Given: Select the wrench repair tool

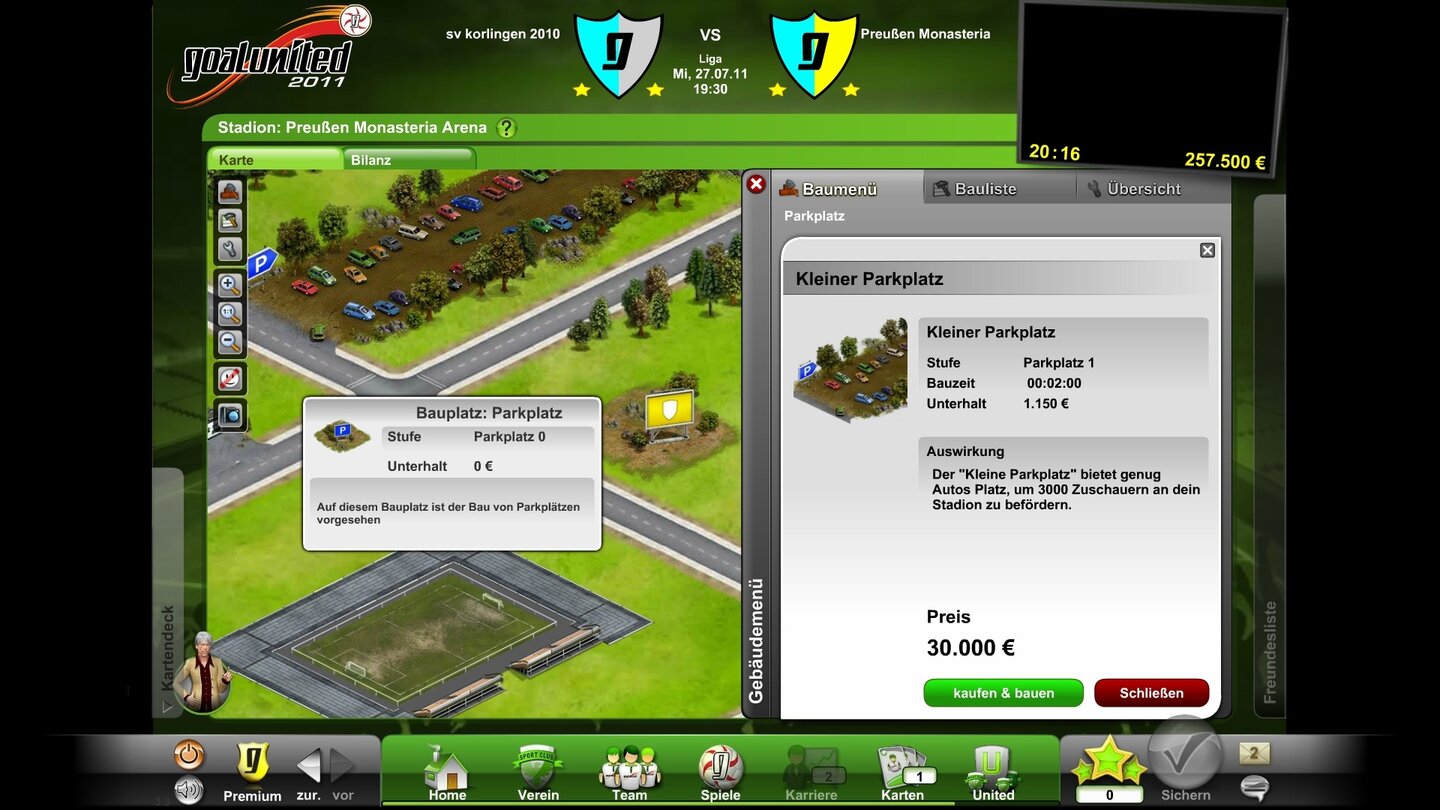Looking at the screenshot, I should 229,249.
